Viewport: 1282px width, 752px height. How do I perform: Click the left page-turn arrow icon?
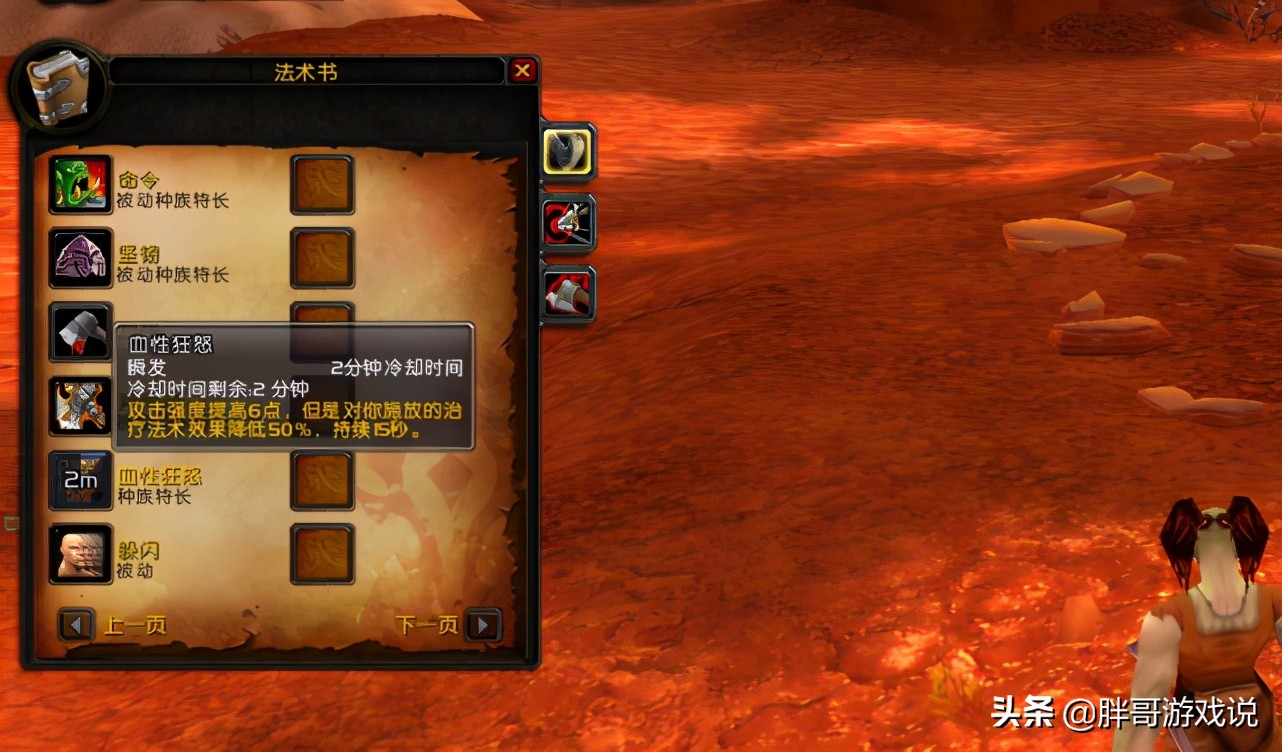(x=77, y=624)
